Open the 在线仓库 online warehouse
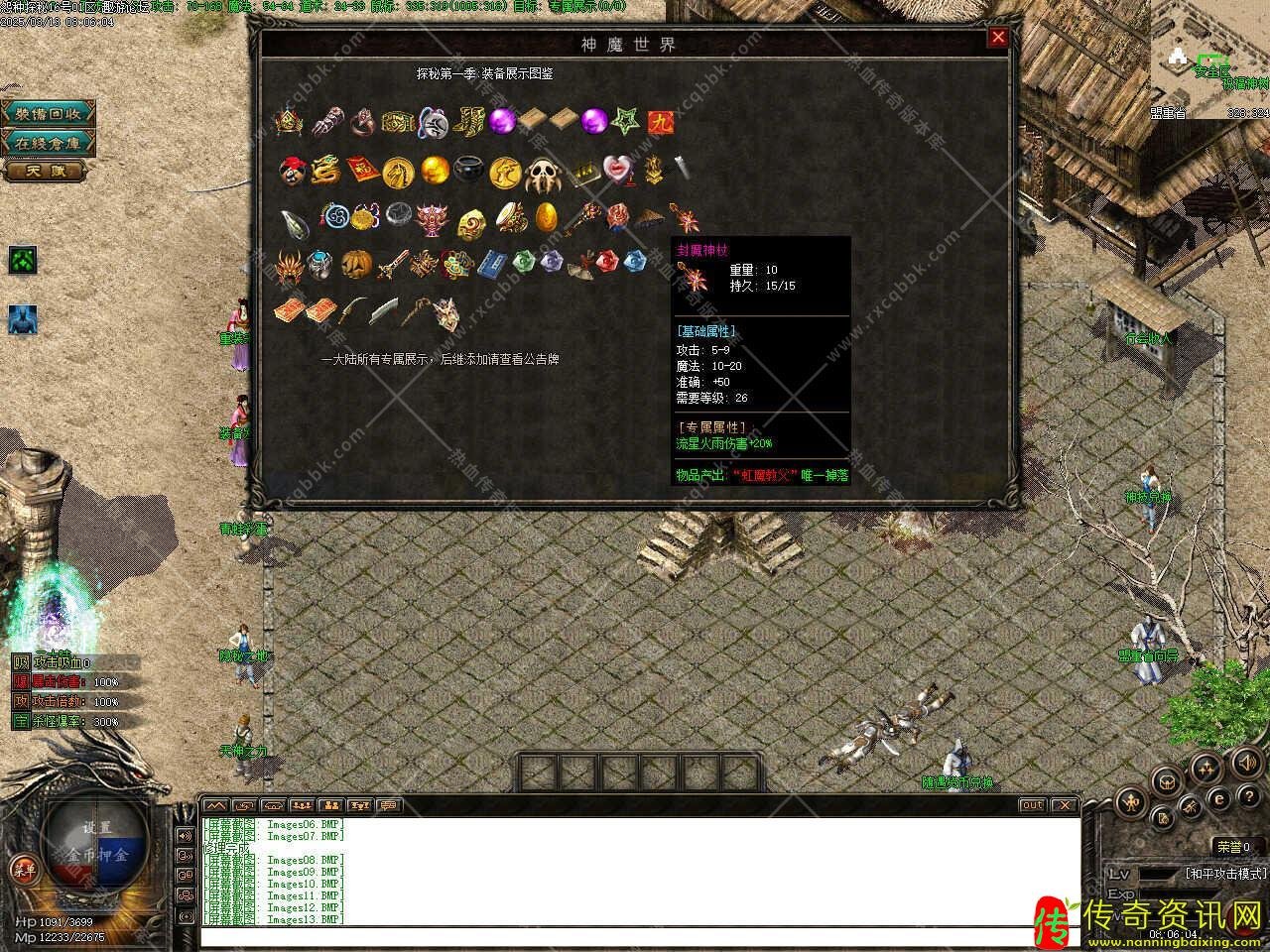Viewport: 1270px width, 952px height. pos(48,143)
